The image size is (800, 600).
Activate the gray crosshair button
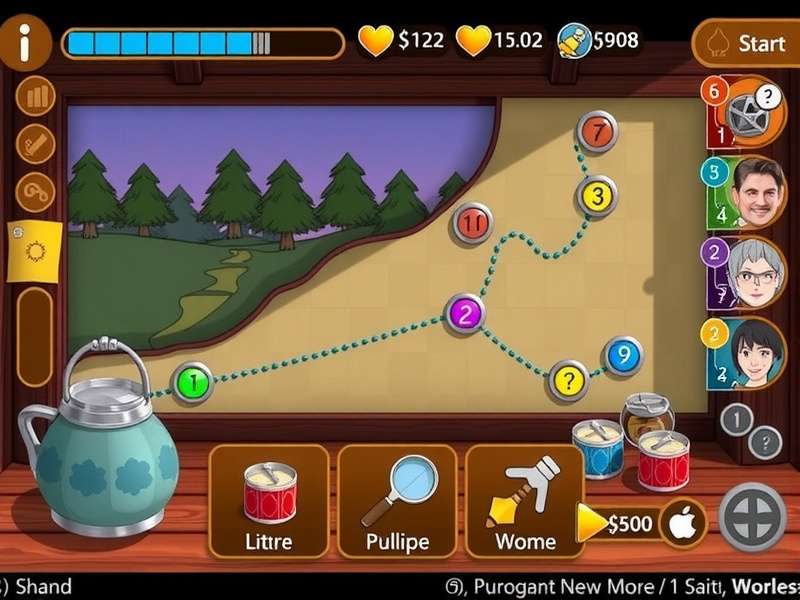click(753, 517)
